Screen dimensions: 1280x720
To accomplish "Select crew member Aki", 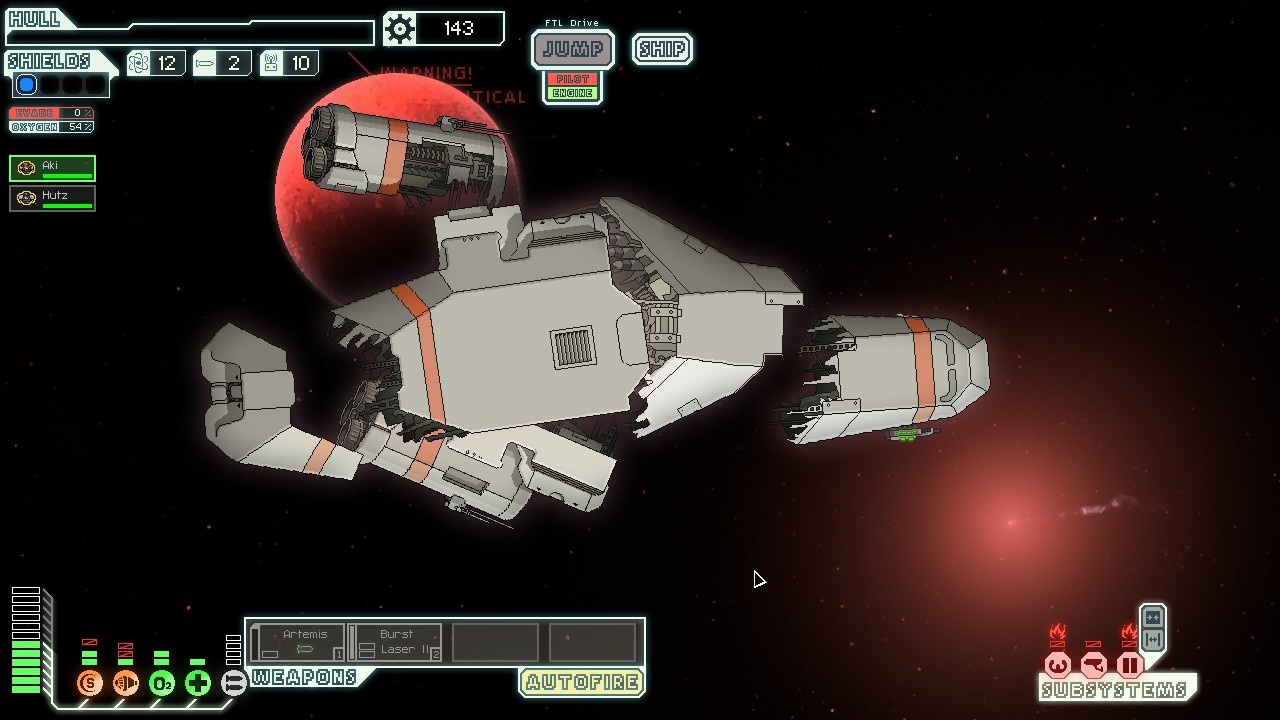I will click(x=53, y=168).
